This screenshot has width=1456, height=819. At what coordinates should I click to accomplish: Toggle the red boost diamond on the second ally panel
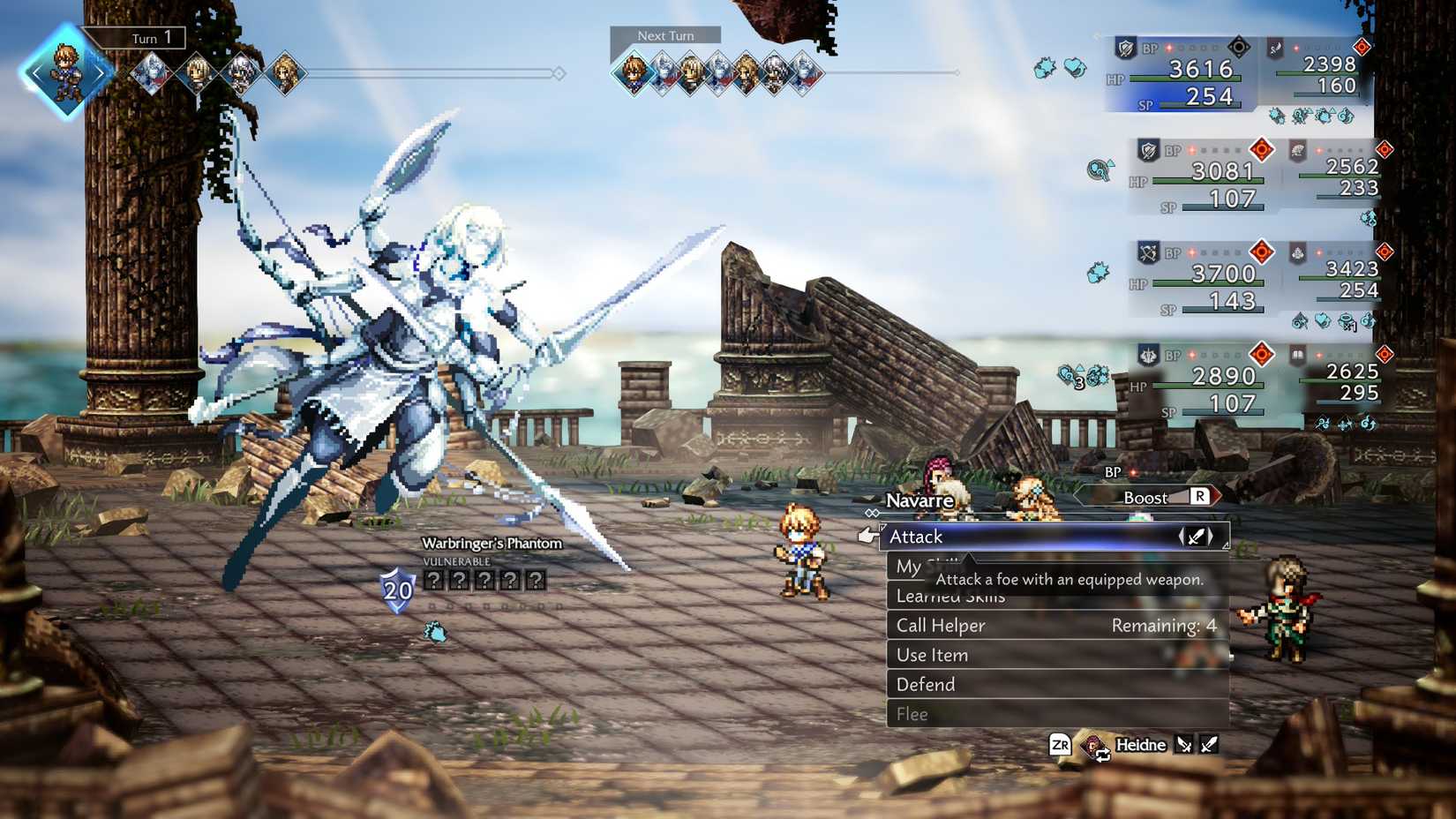1261,149
